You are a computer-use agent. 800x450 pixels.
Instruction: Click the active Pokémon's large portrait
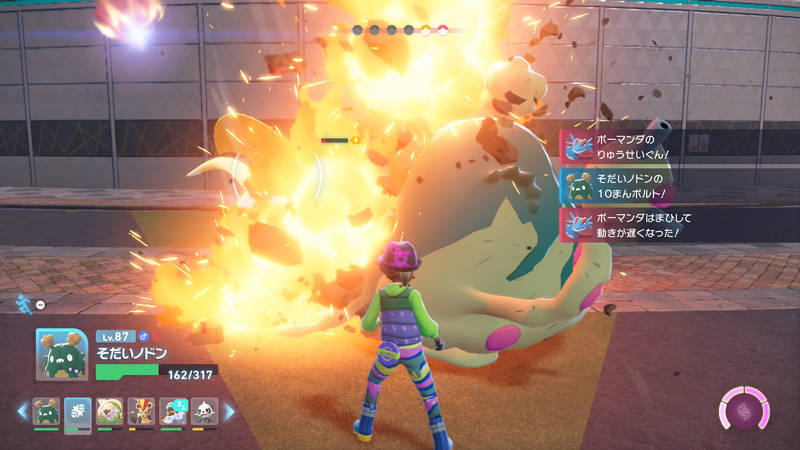pyautogui.click(x=62, y=355)
